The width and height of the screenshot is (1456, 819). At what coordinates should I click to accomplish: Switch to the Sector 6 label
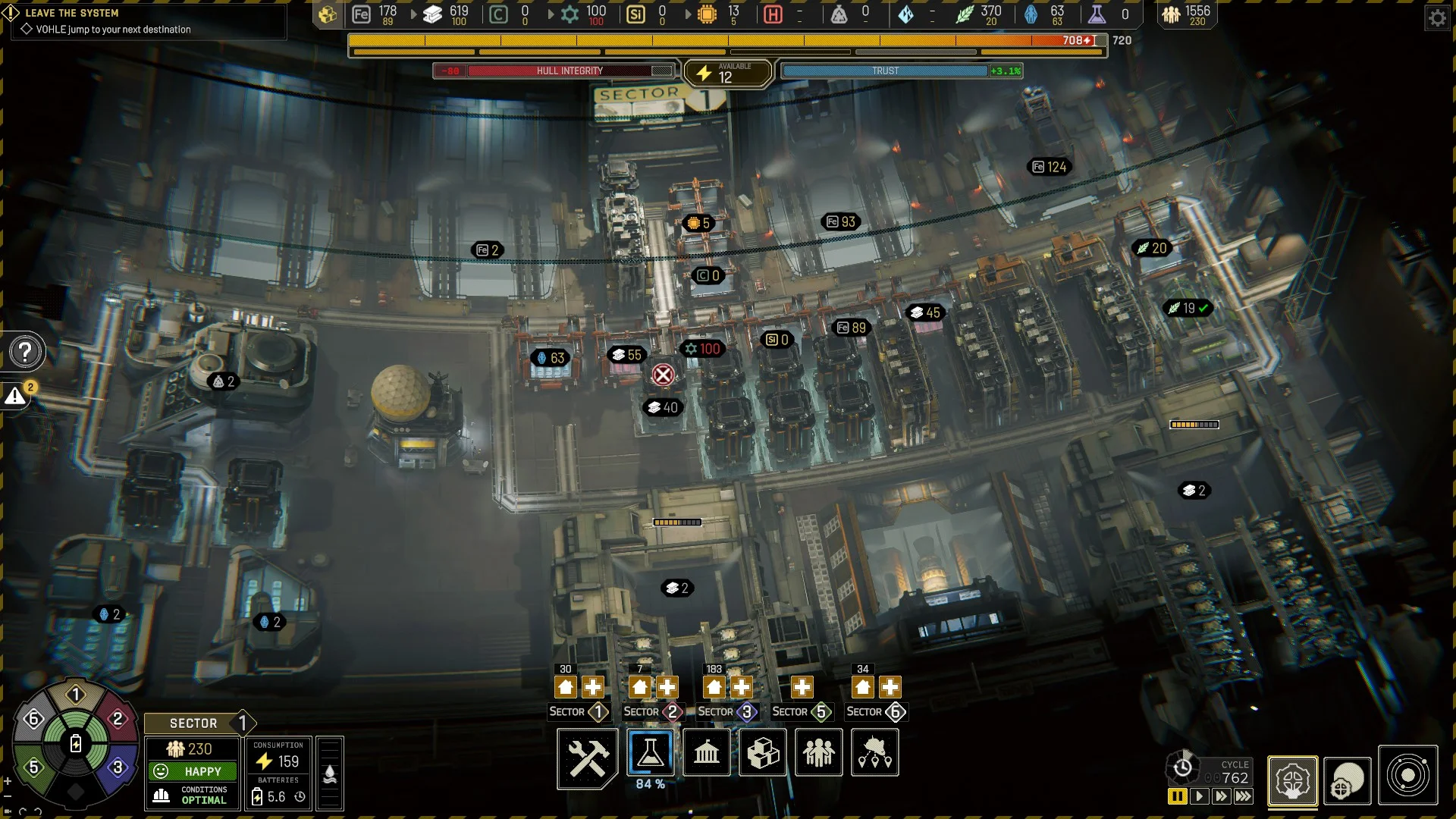pos(875,712)
